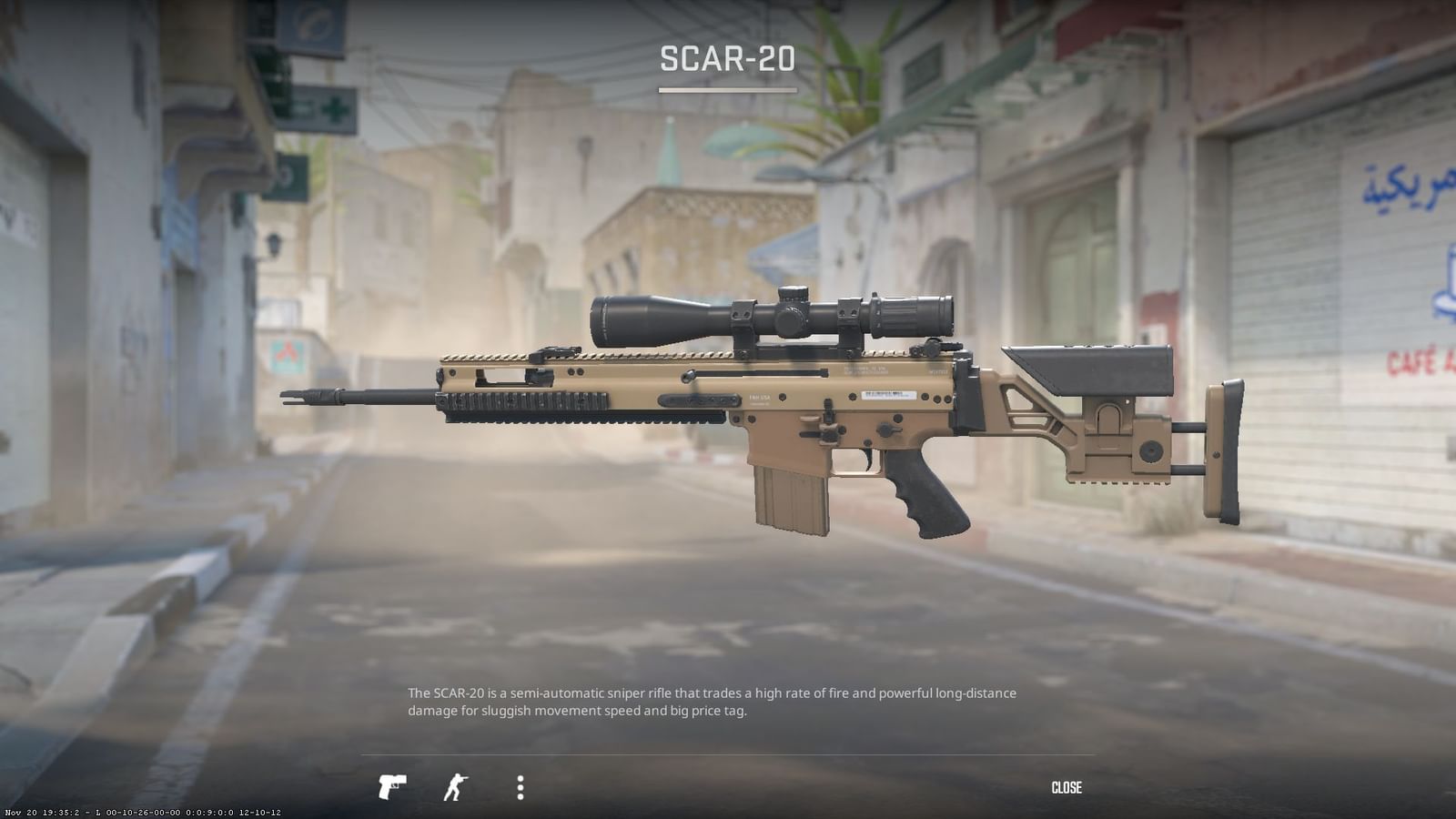Click the vertical ellipsis menu icon

(x=521, y=786)
